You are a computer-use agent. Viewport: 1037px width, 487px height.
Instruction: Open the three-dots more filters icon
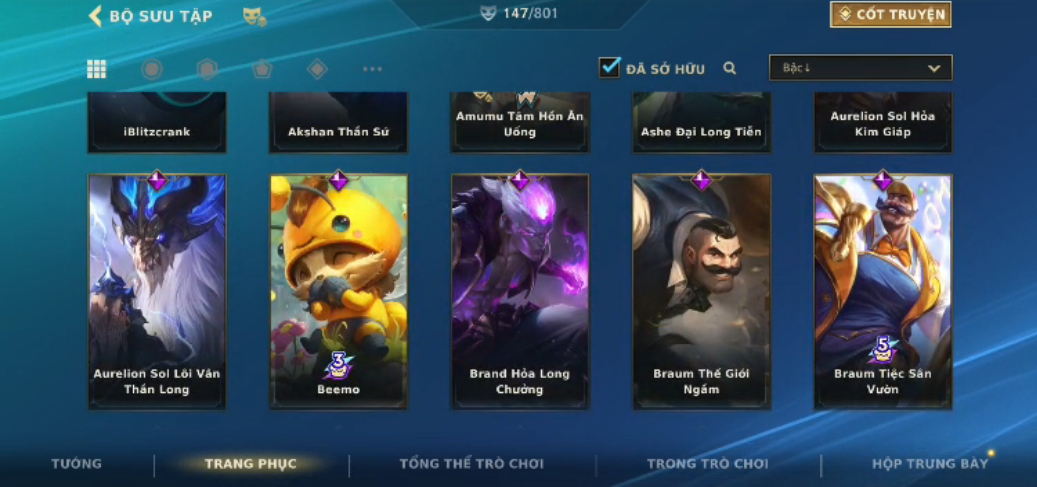pos(372,69)
